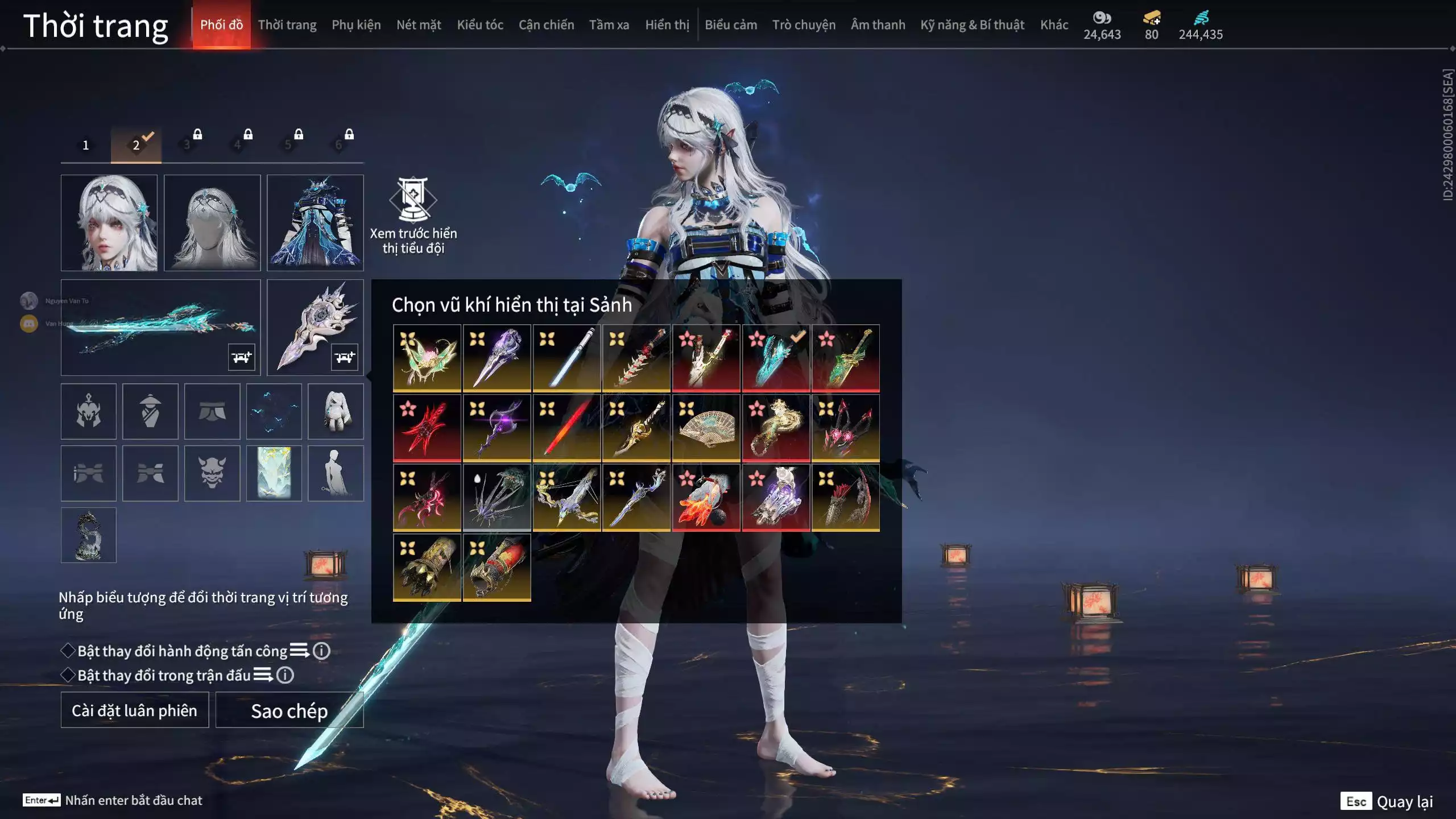Switch to outfit preset 1

(x=86, y=145)
